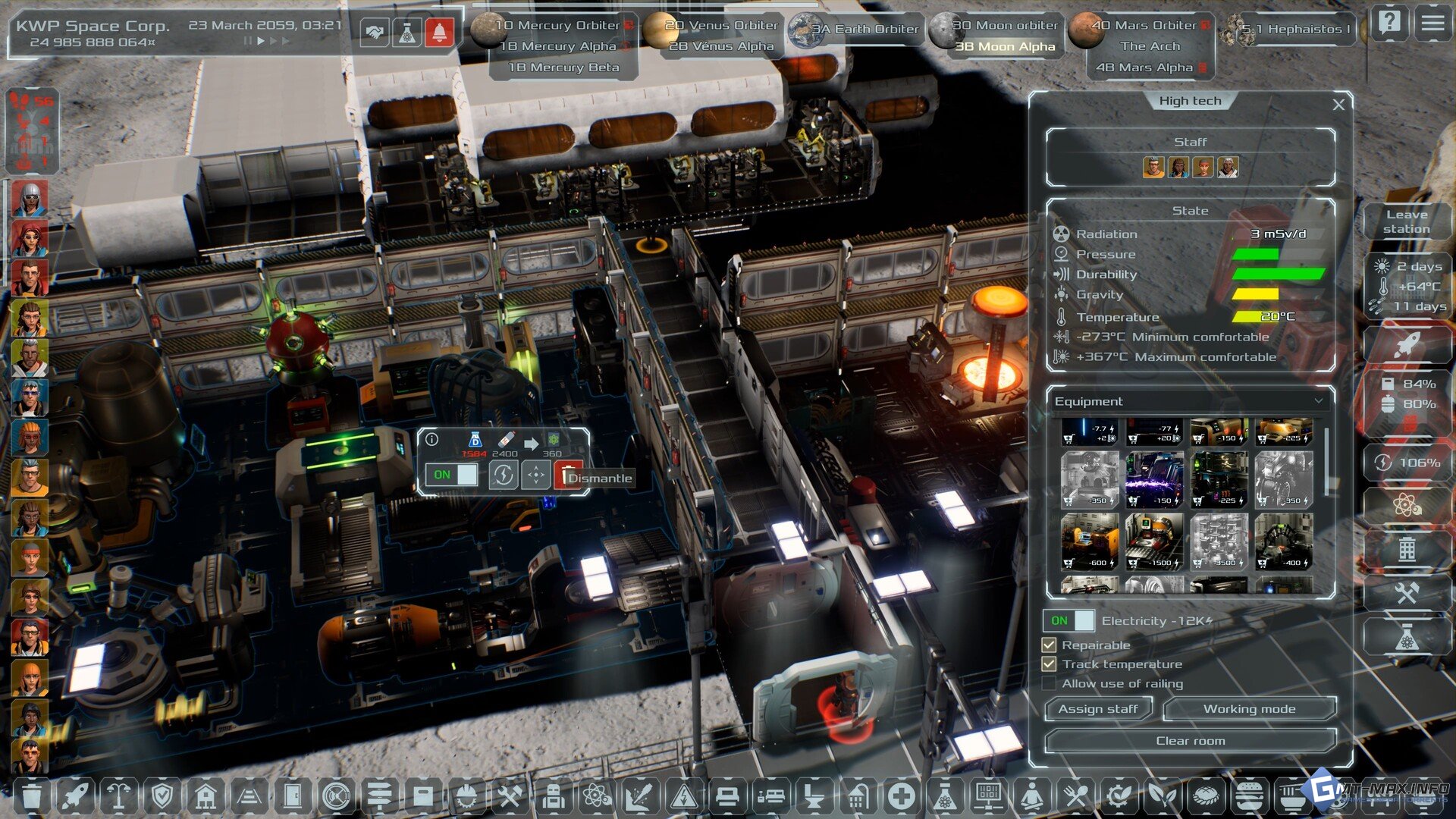This screenshot has height=819, width=1456.
Task: Collapse the Equipment dropdown
Action: (1319, 401)
